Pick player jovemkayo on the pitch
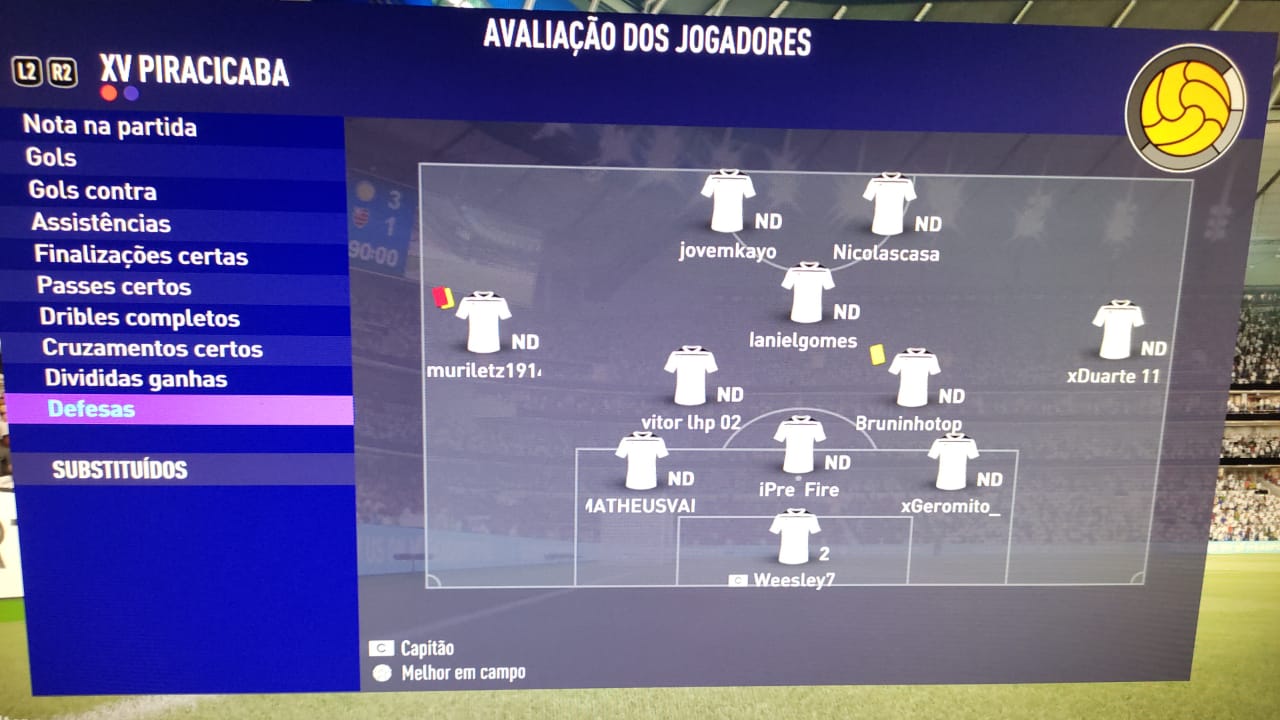 coord(727,202)
